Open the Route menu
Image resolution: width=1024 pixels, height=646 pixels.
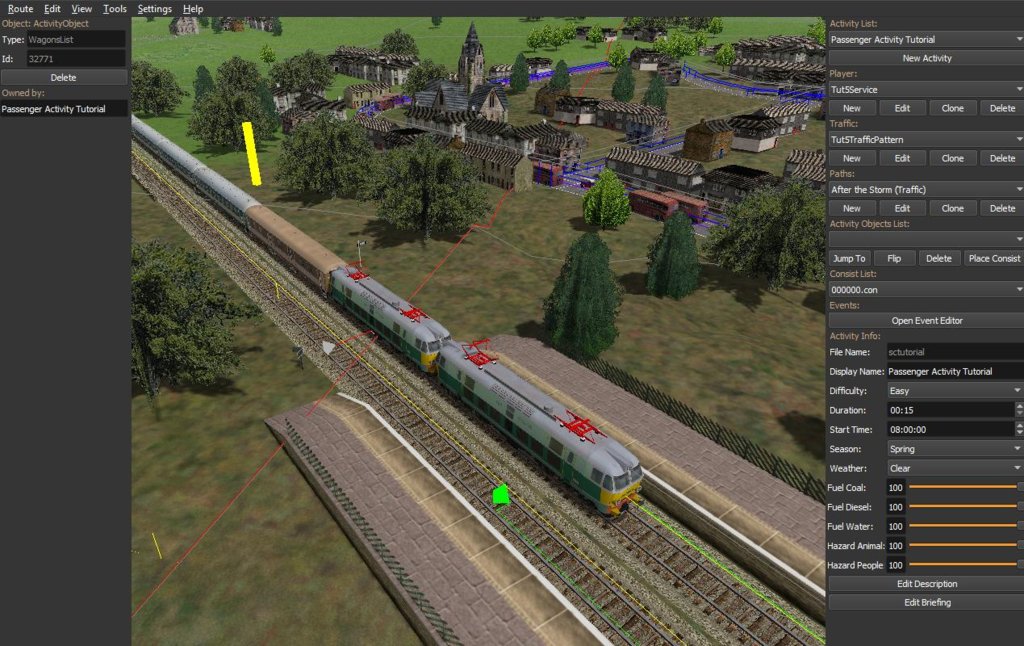click(20, 9)
